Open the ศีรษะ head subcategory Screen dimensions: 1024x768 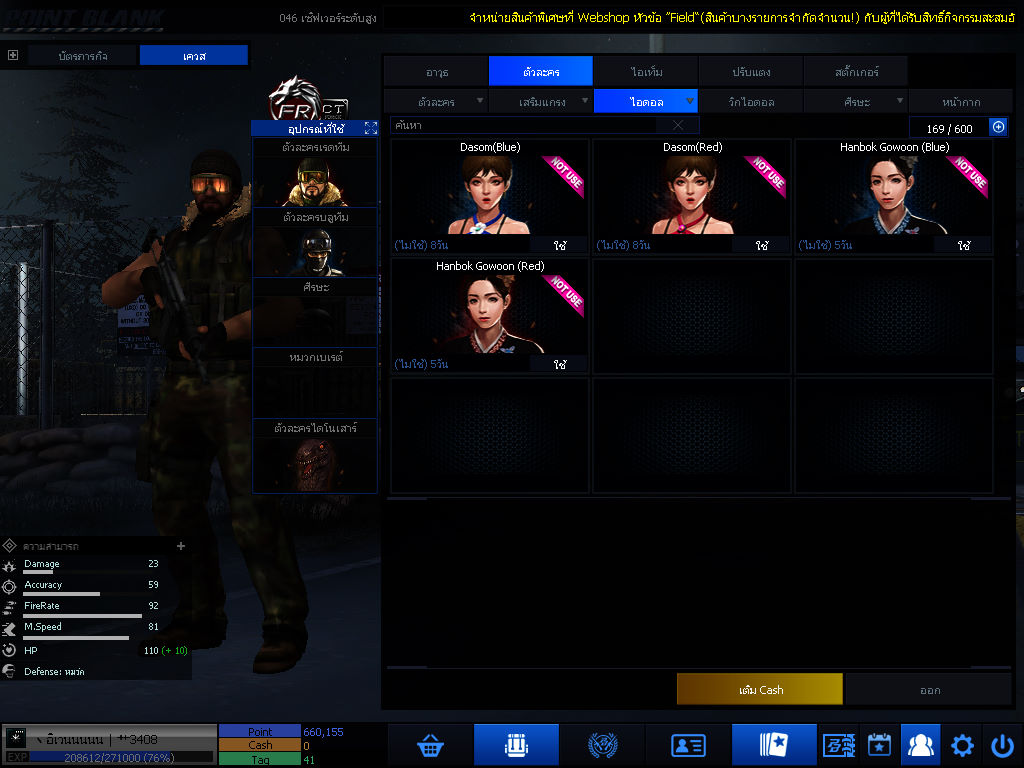pos(856,102)
